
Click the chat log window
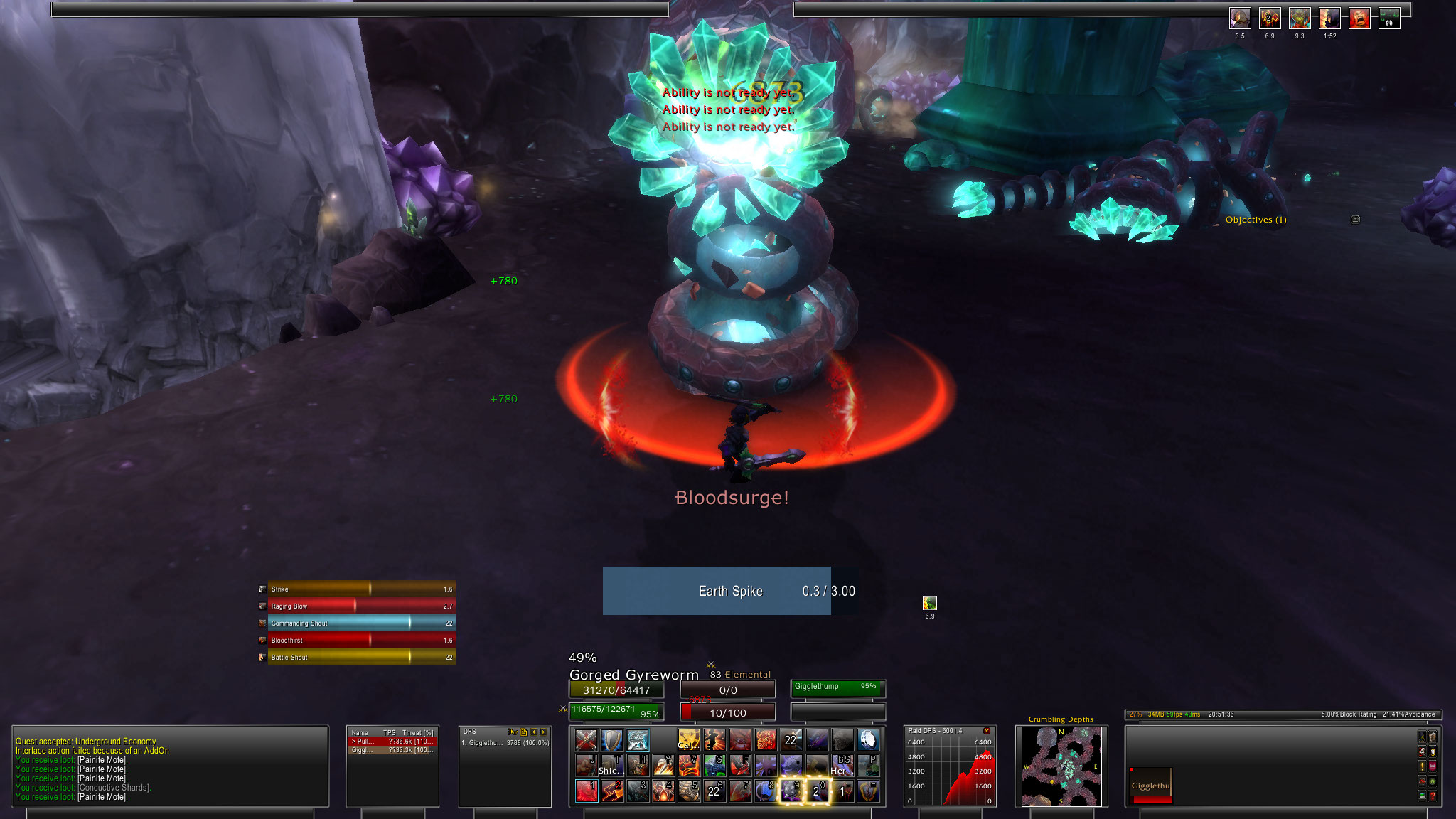[170, 766]
